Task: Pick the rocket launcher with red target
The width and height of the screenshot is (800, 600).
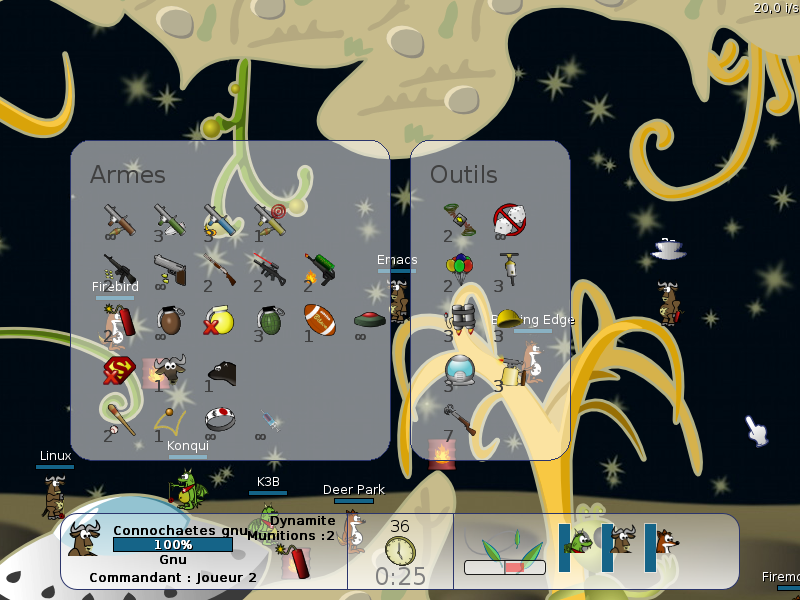Action: point(268,218)
